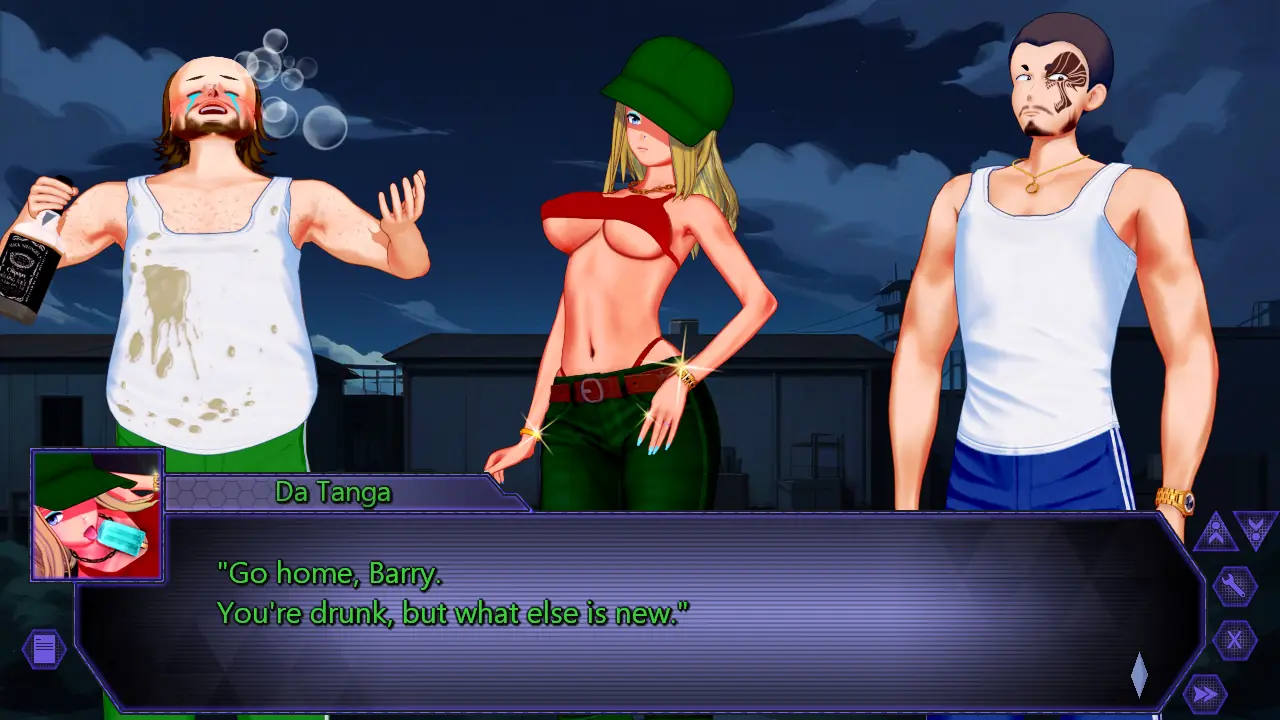The height and width of the screenshot is (720, 1280).
Task: Open the text log document icon
Action: click(x=44, y=649)
